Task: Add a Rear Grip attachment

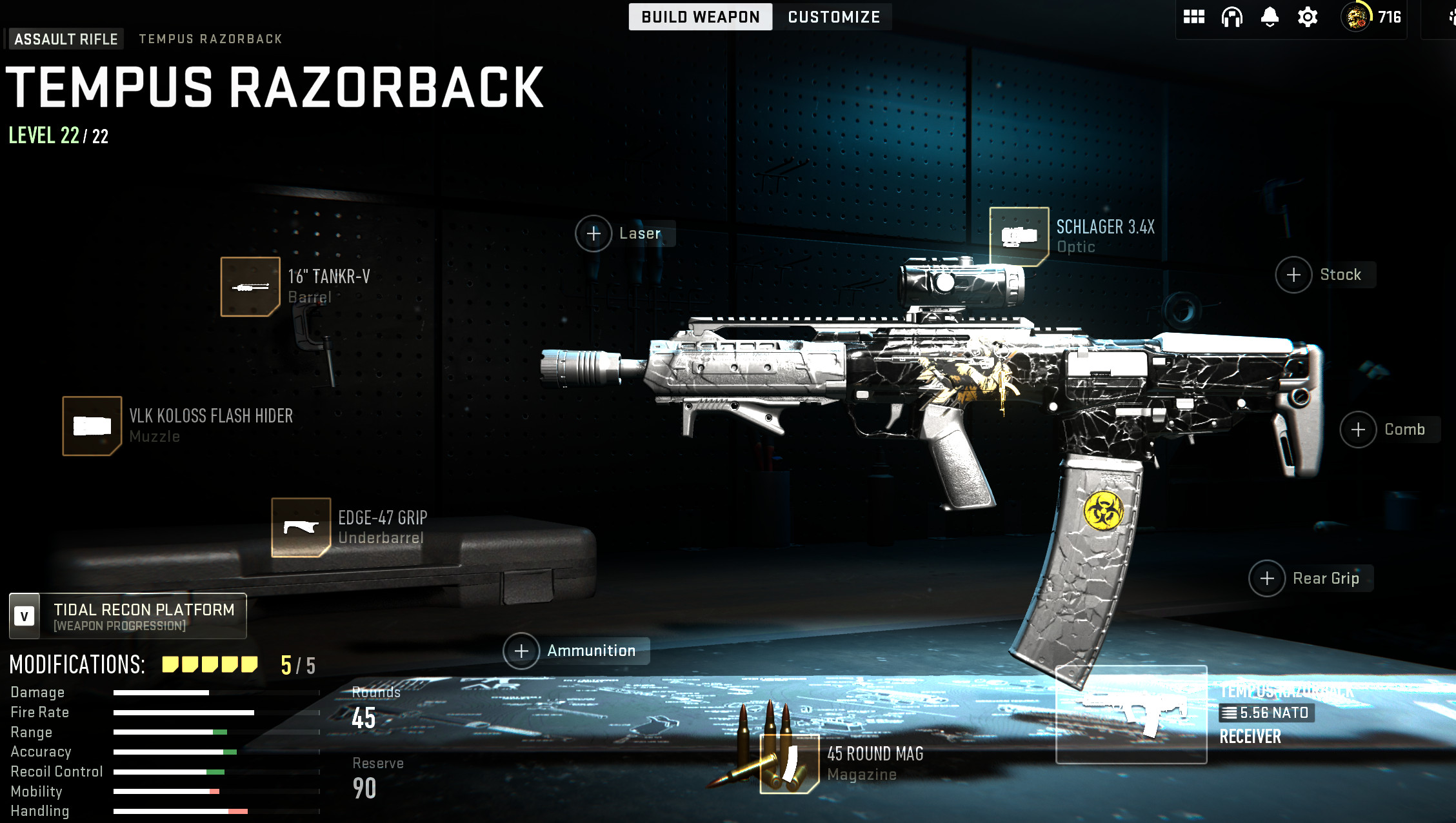Action: click(x=1267, y=579)
